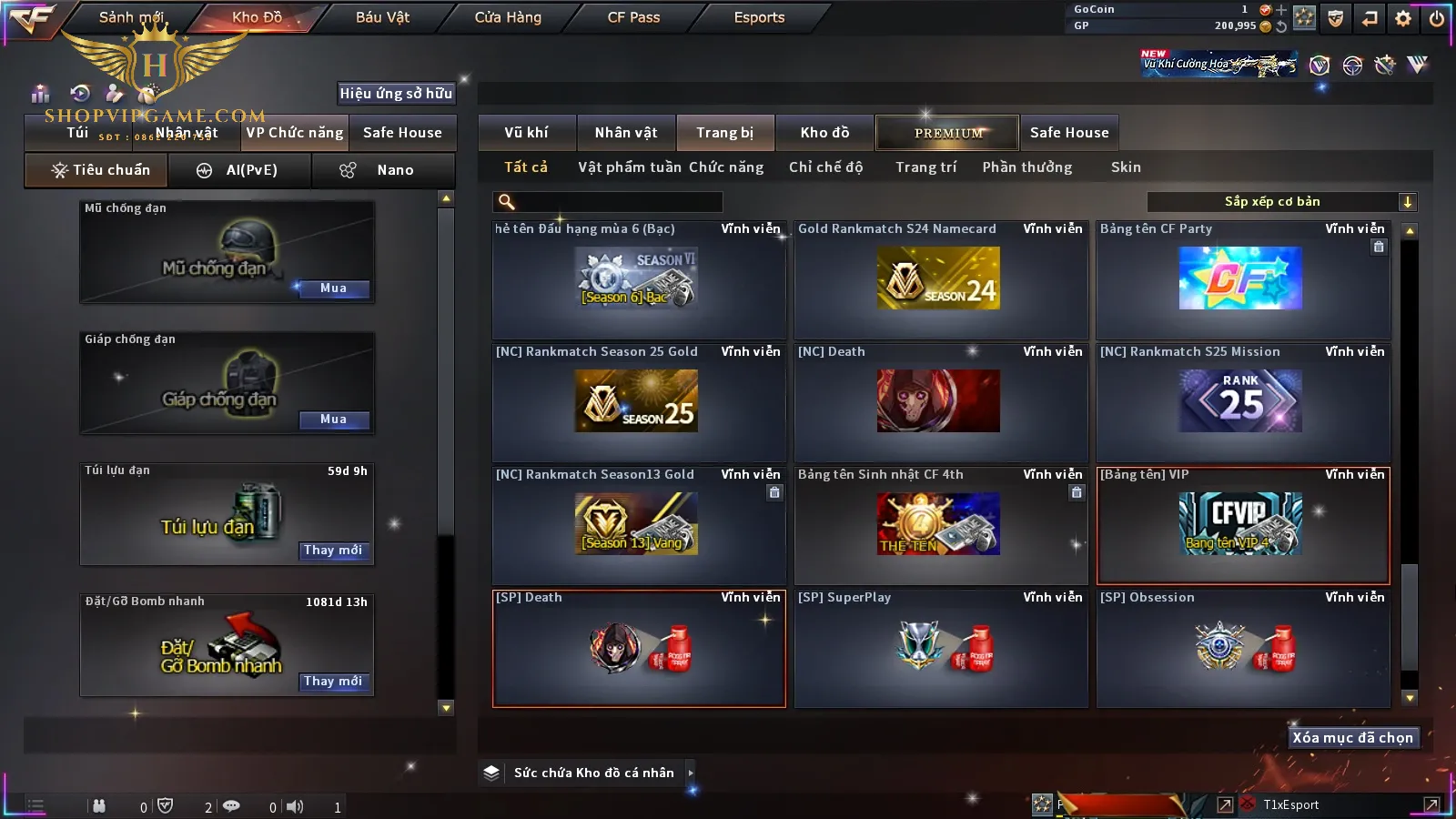Switch loadout to the AI(PvE) tab
The height and width of the screenshot is (819, 1456).
[240, 170]
